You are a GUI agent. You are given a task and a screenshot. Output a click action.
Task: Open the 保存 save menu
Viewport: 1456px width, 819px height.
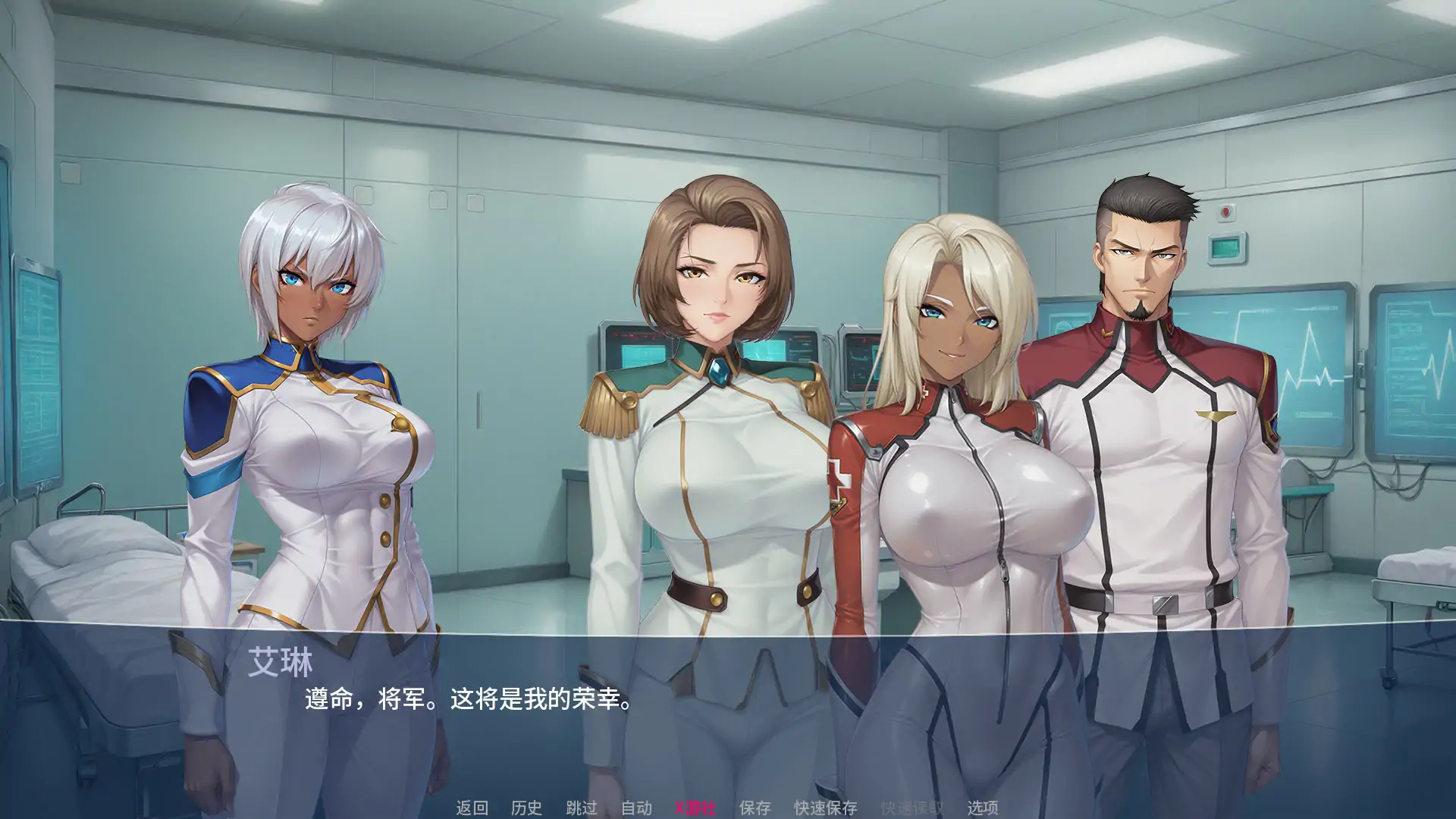755,808
